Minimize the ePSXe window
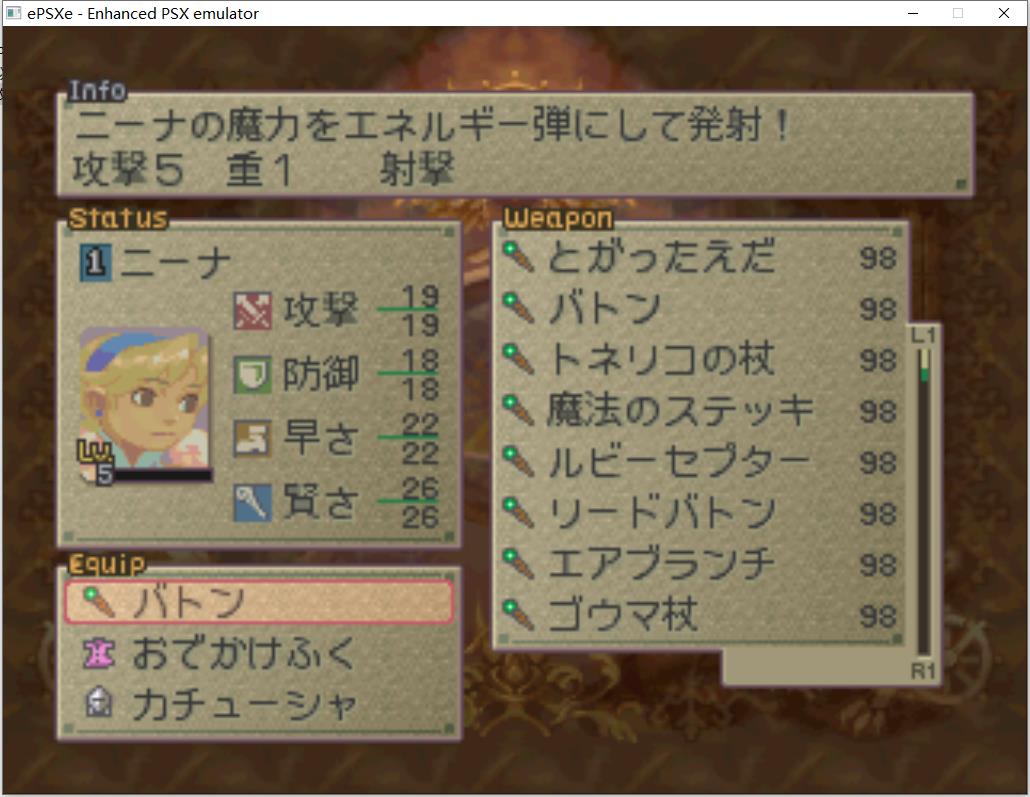Image resolution: width=1030 pixels, height=797 pixels. pos(914,13)
